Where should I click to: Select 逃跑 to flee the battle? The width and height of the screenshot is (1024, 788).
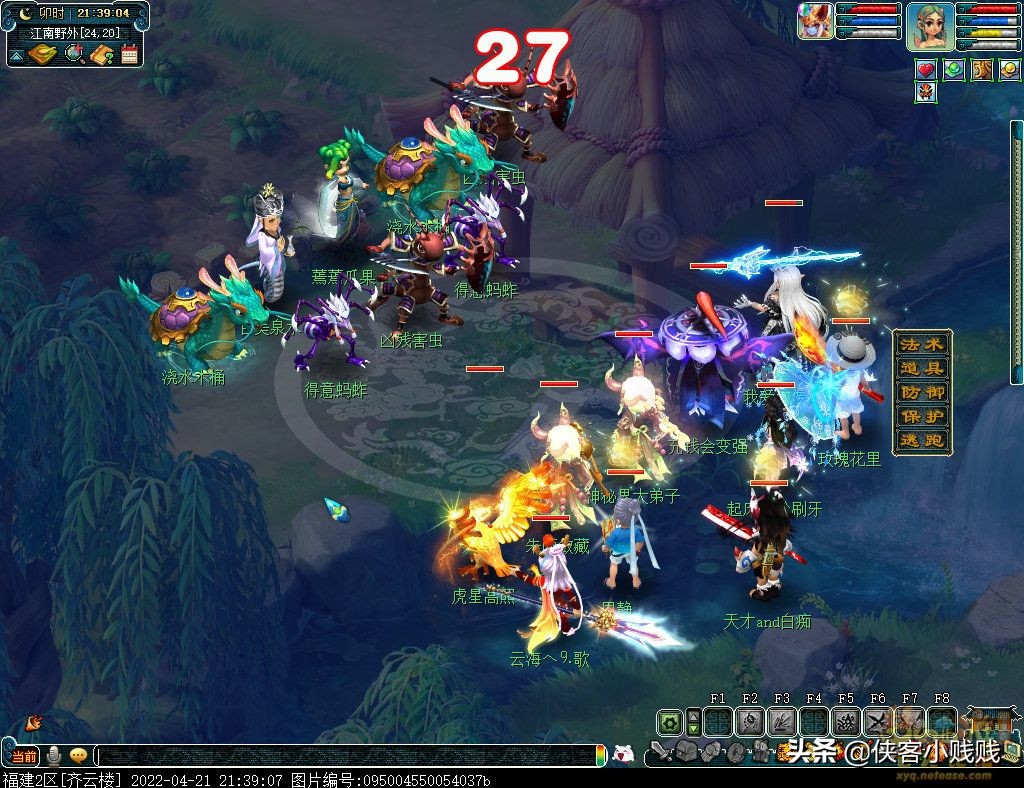921,440
